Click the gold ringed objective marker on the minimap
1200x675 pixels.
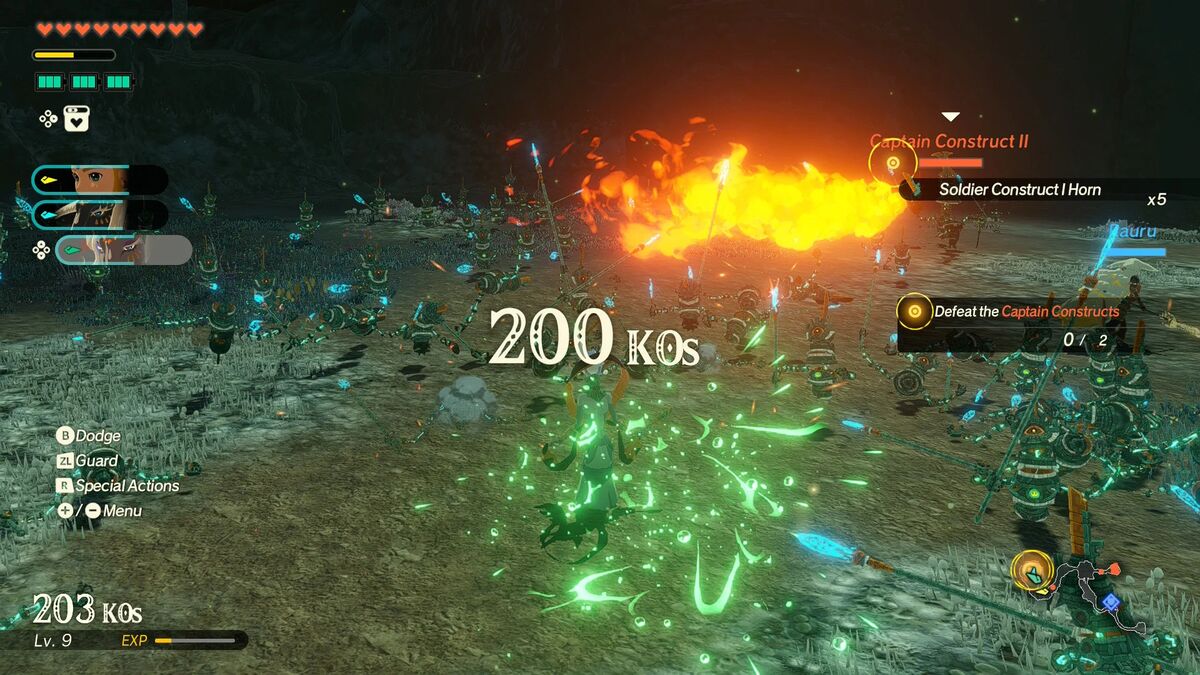(x=1029, y=571)
